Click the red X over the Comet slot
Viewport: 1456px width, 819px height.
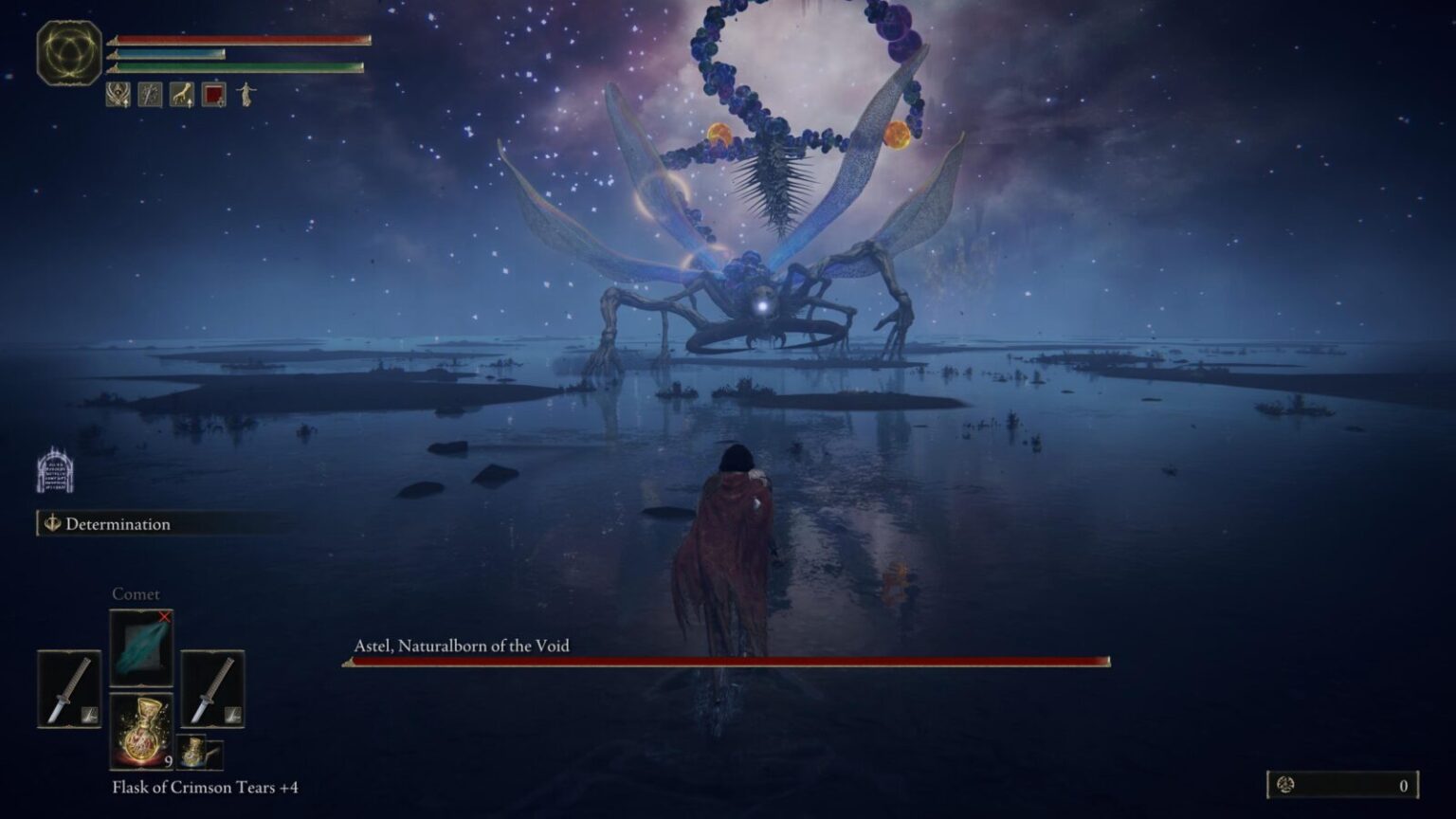coord(164,616)
